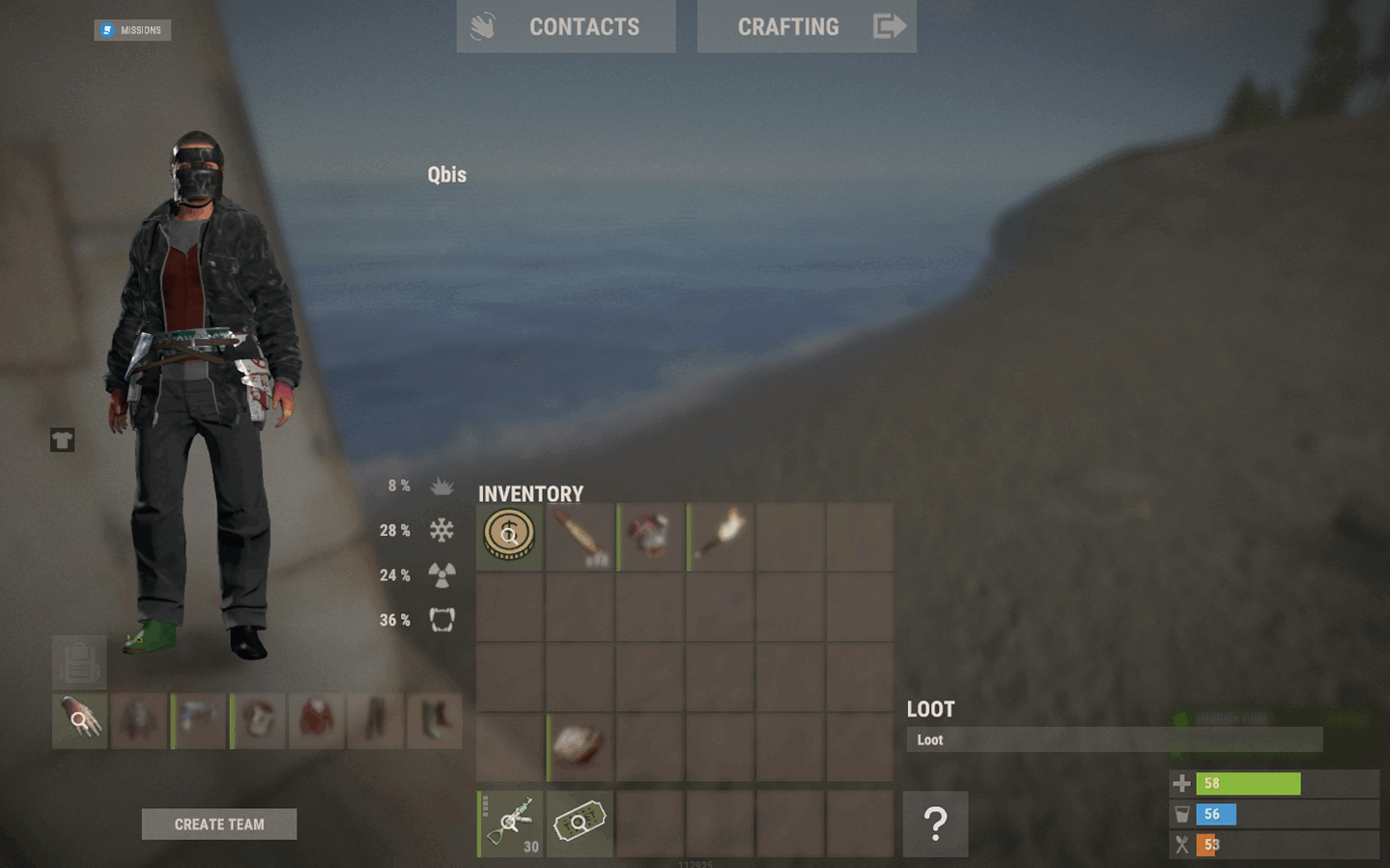
Task: Select the jacket clothing slot
Action: [x=139, y=720]
